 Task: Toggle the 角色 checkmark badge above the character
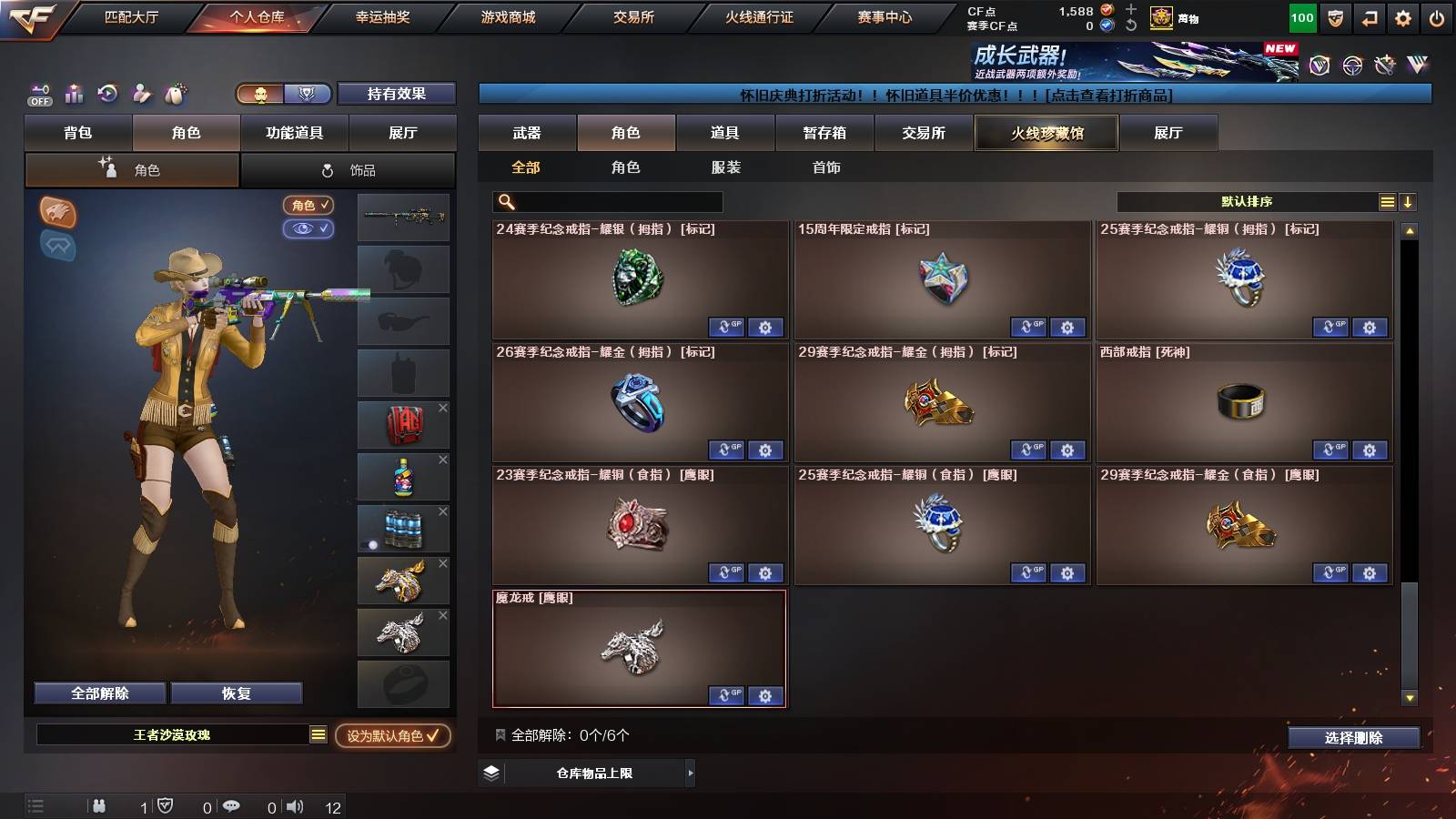(x=308, y=206)
